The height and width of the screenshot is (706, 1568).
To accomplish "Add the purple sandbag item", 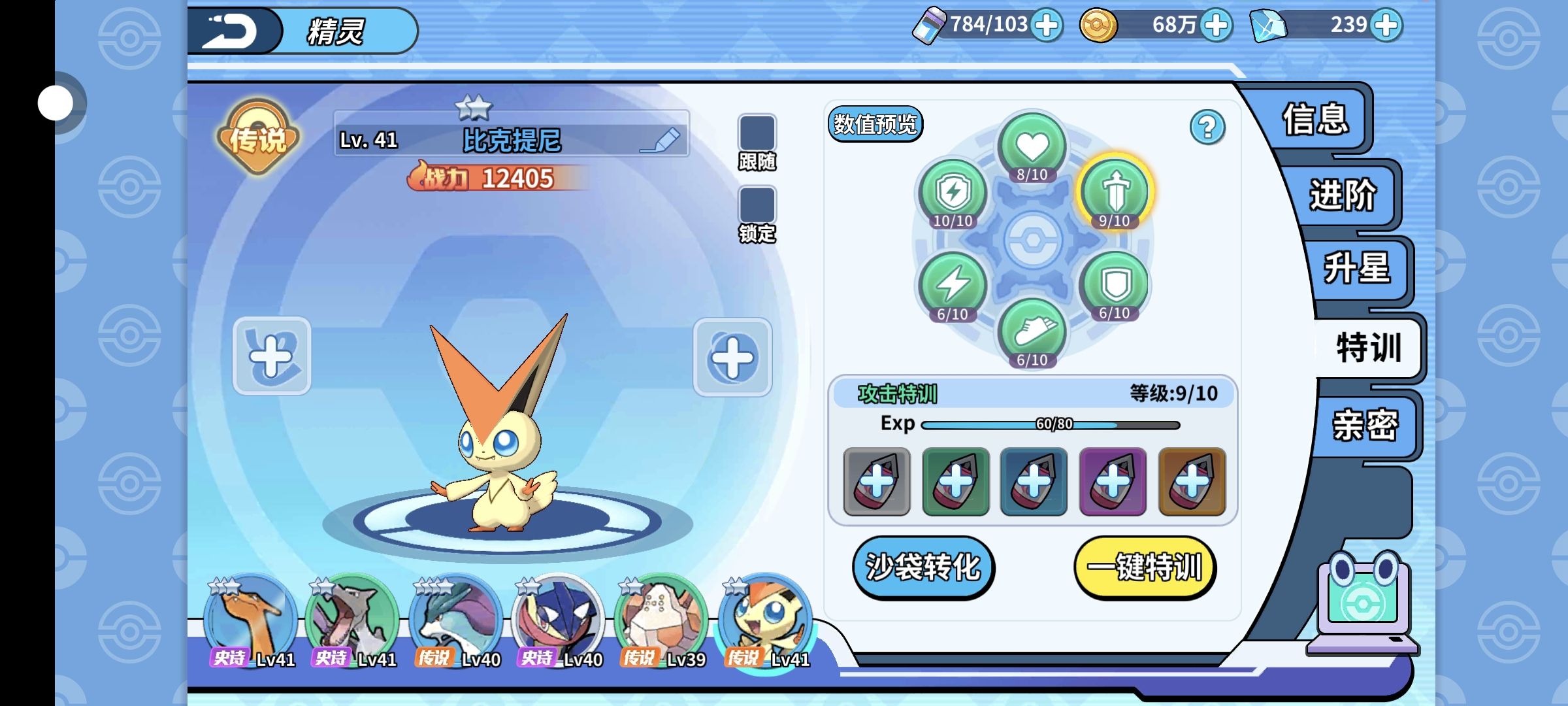I will point(1113,482).
